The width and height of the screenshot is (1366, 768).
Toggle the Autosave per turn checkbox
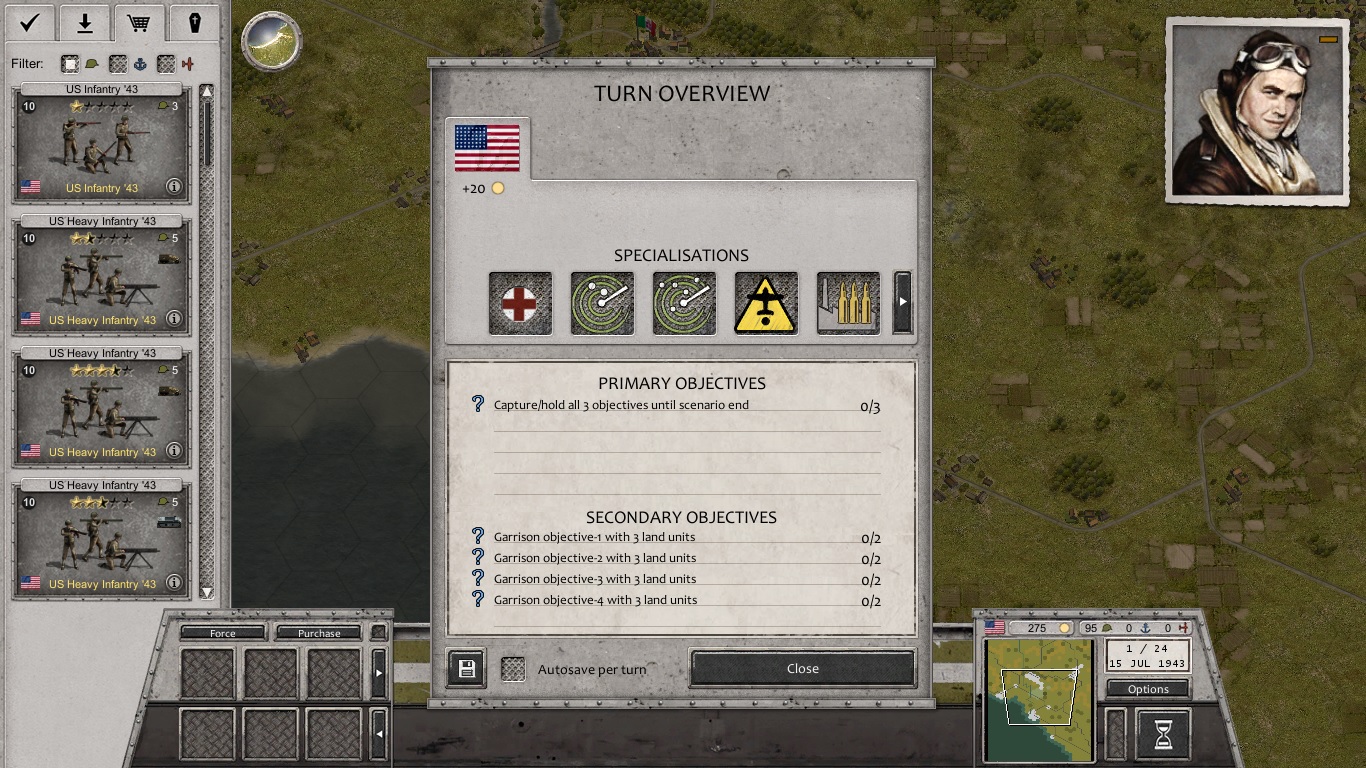pos(513,669)
